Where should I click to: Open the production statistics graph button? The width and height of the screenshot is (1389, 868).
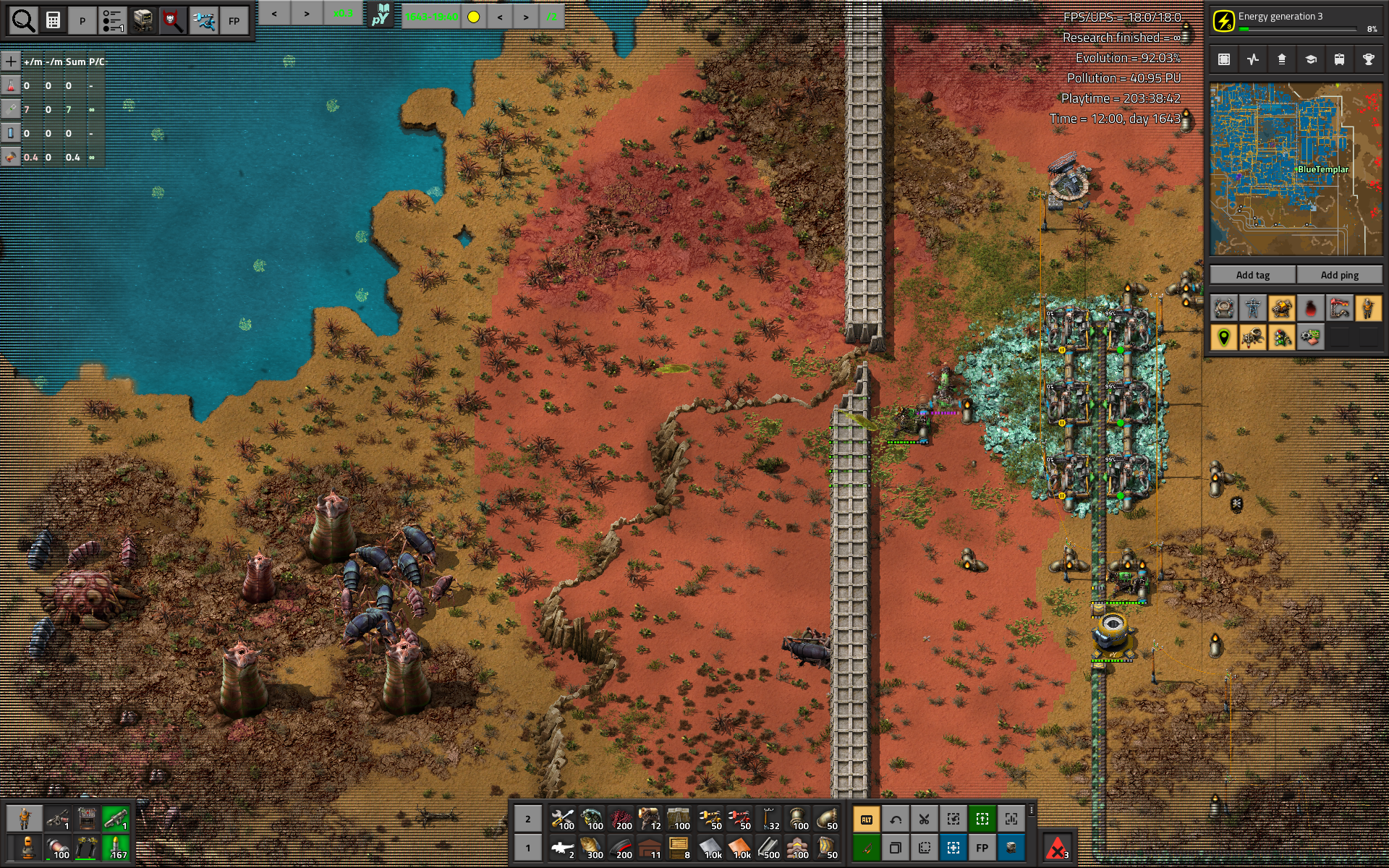pyautogui.click(x=1253, y=59)
